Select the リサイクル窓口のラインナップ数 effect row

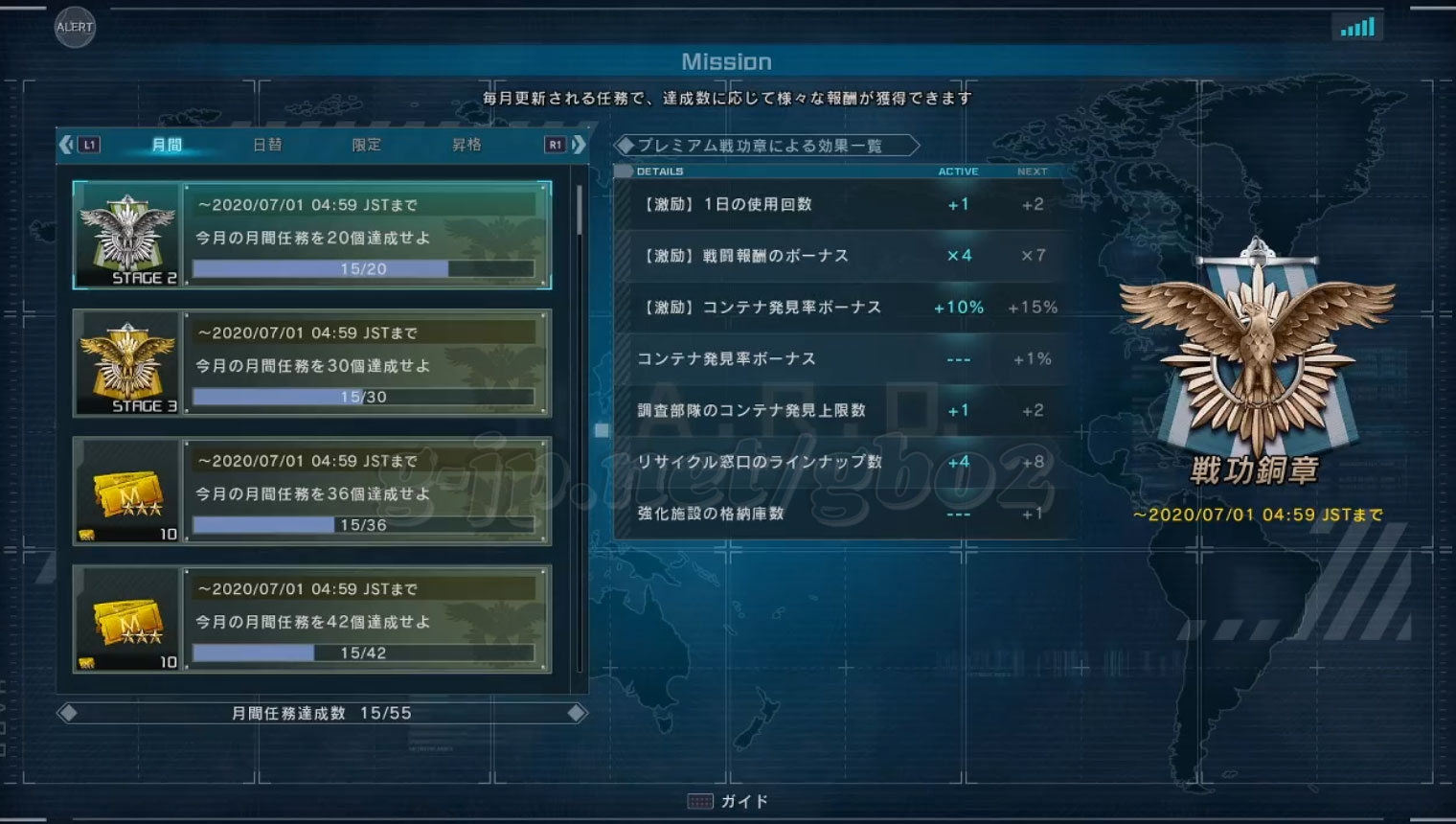click(x=843, y=462)
